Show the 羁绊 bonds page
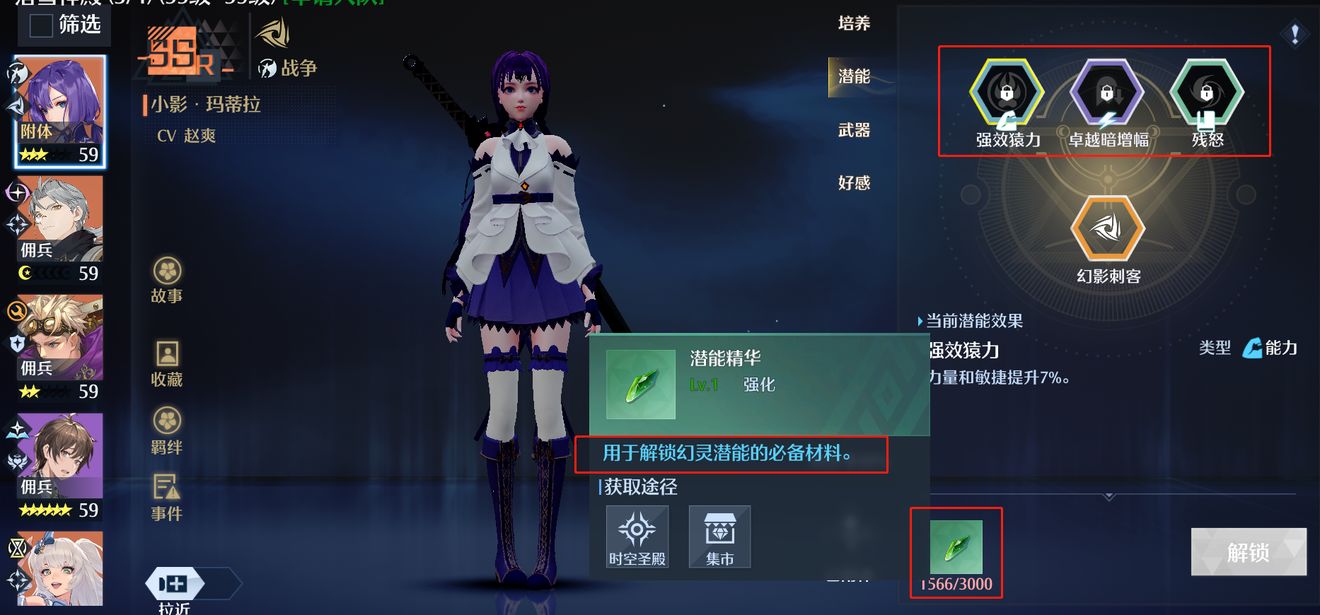This screenshot has width=1320, height=615. pos(167,430)
